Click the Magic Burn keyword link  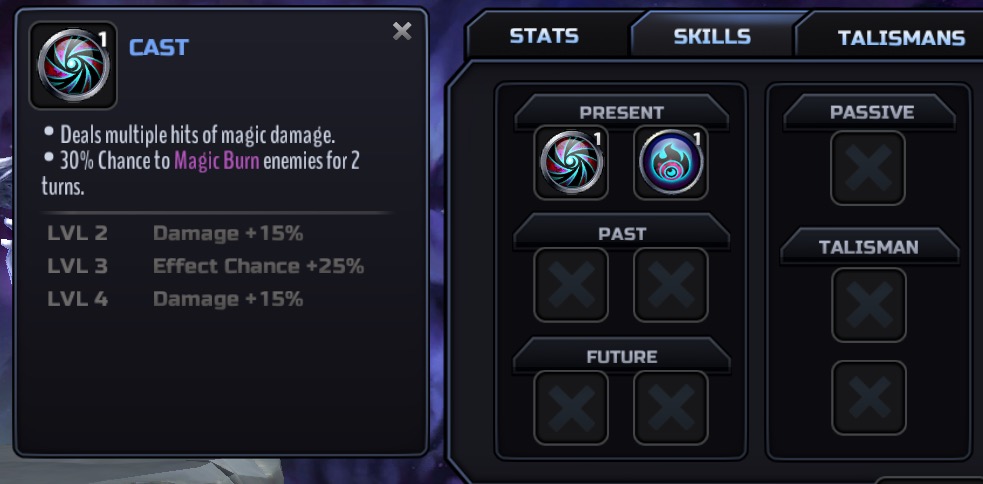pos(217,162)
